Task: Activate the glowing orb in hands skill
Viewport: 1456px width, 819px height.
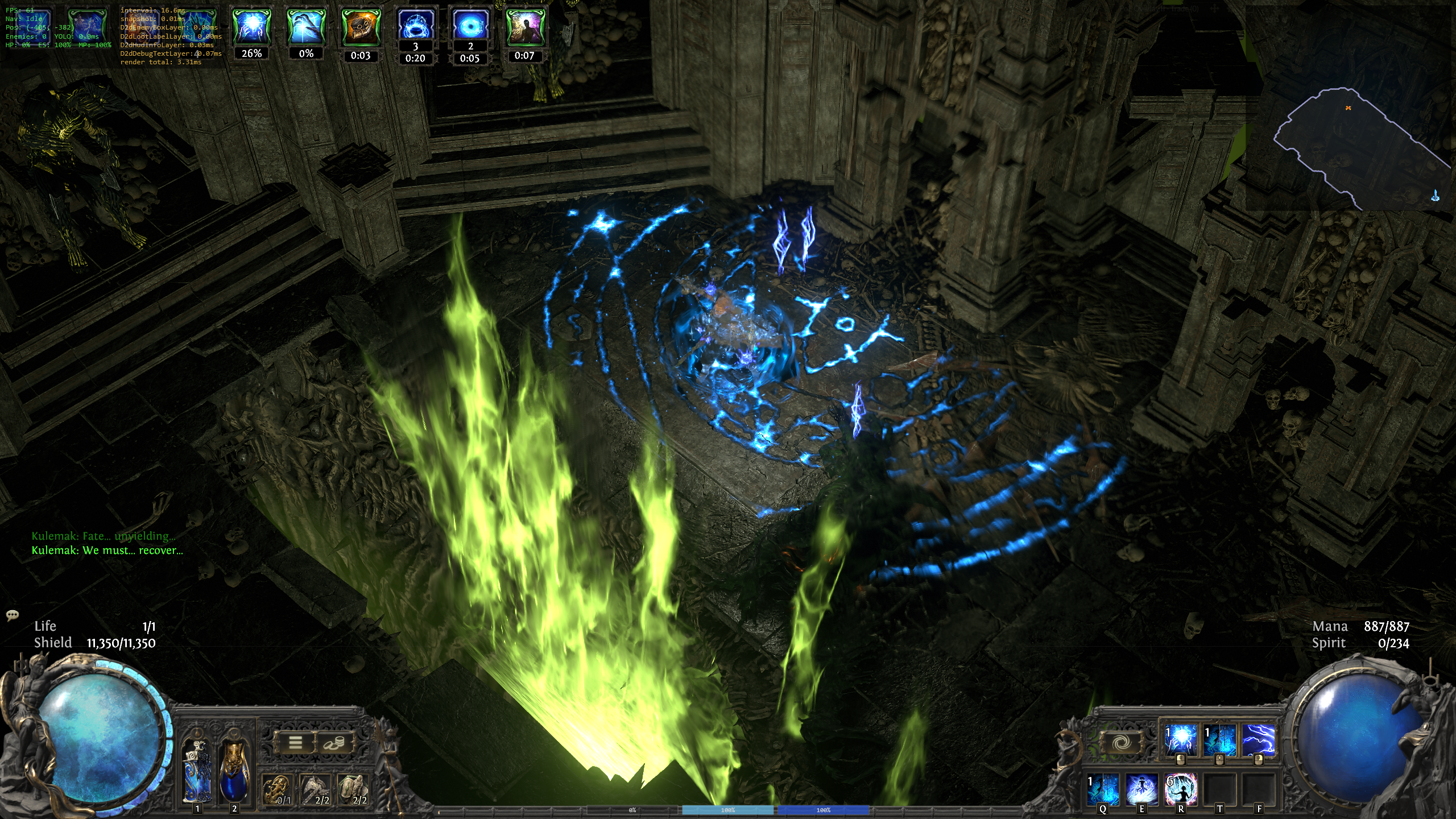Action: pyautogui.click(x=1181, y=741)
